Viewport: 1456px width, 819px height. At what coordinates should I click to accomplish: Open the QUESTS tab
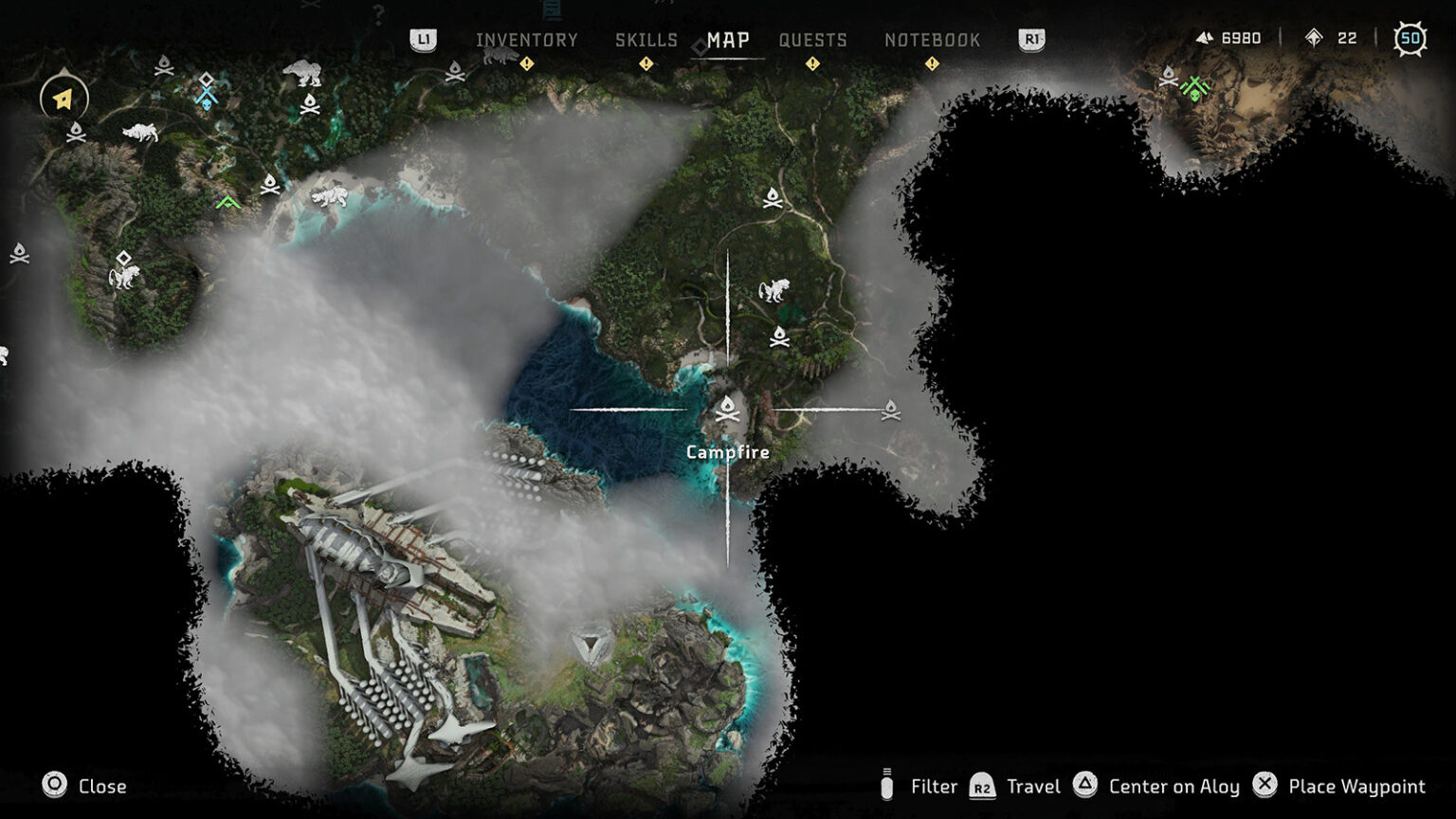pos(811,41)
